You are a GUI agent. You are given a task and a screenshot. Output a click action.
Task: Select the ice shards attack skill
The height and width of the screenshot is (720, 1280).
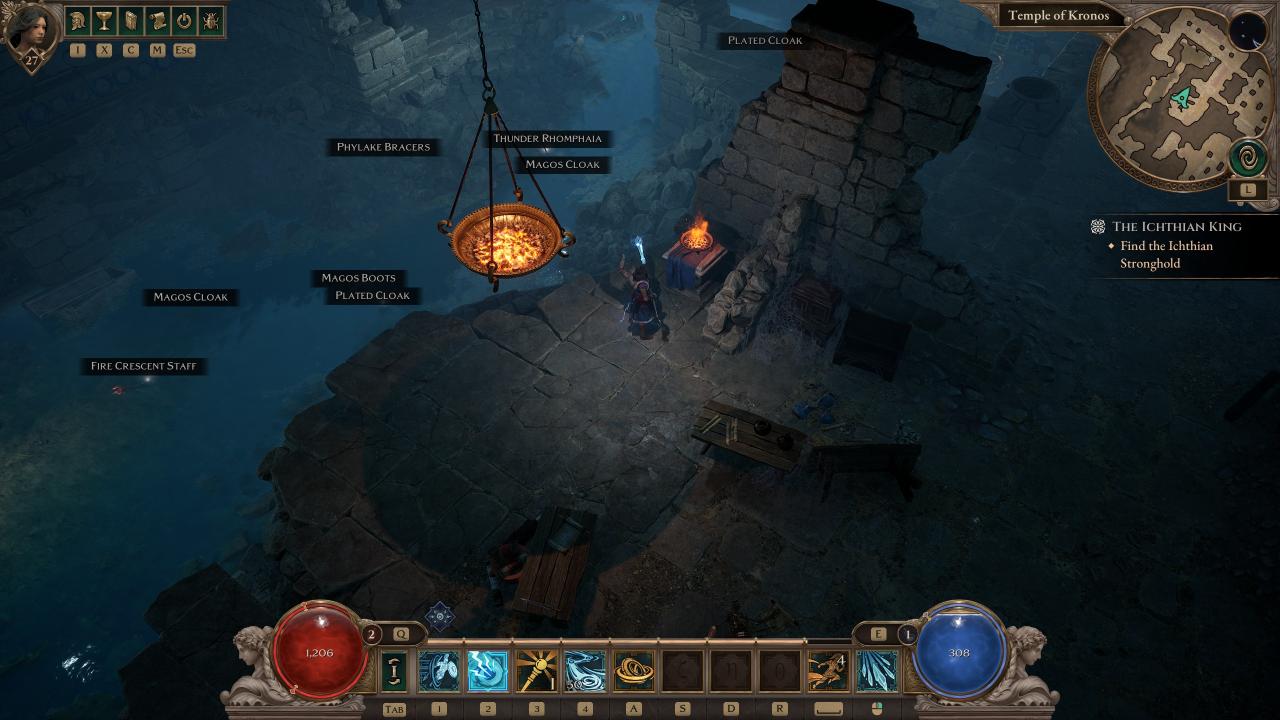[x=877, y=671]
